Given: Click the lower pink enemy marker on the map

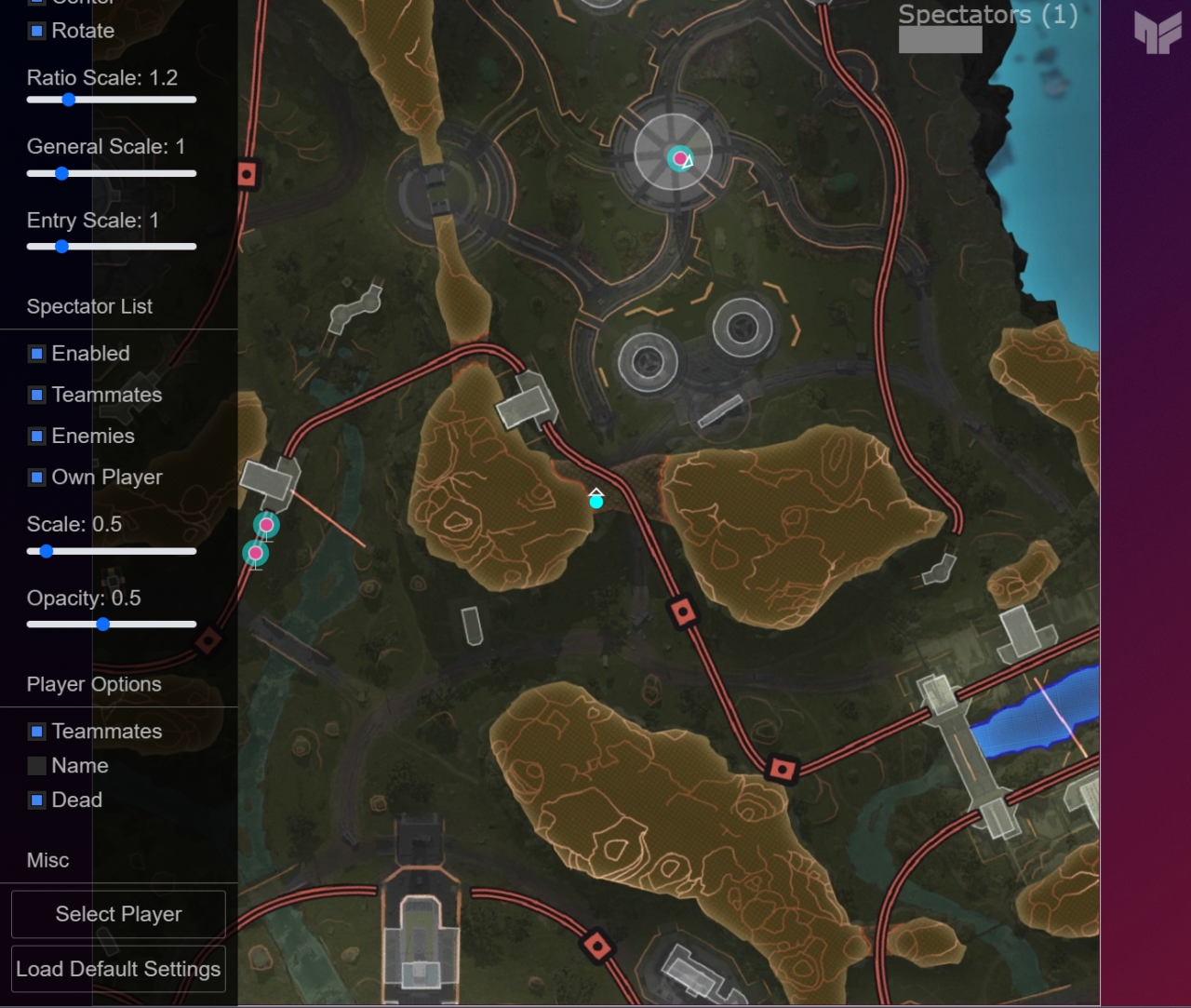Looking at the screenshot, I should tap(255, 554).
